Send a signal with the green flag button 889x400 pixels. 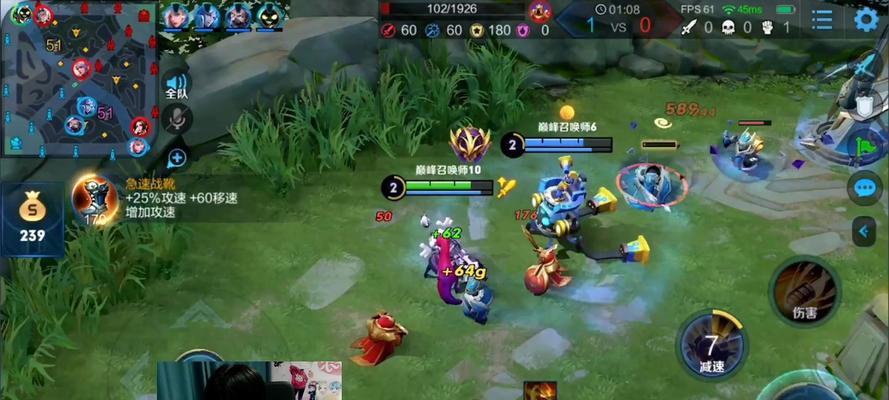click(x=866, y=145)
